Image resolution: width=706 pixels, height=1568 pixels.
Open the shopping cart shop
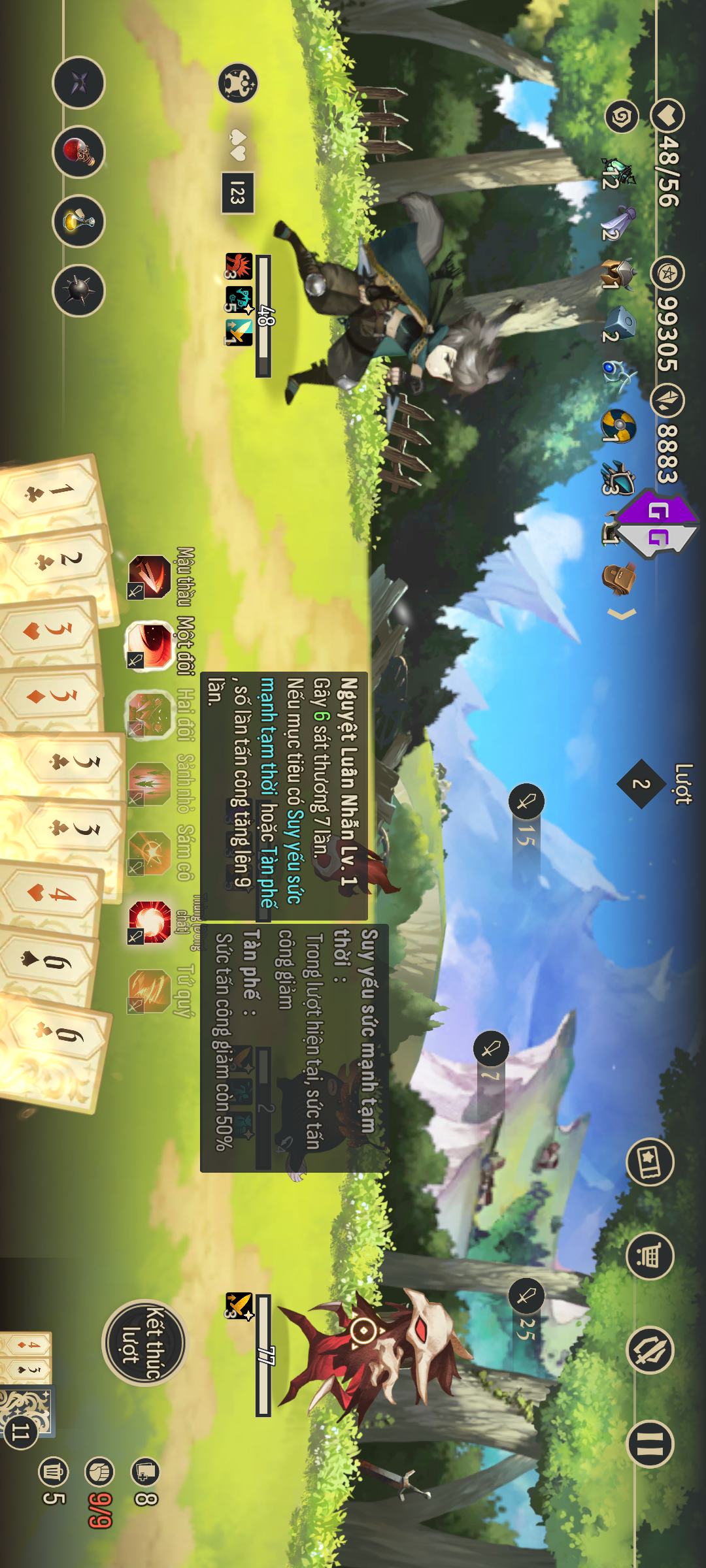coord(650,1256)
